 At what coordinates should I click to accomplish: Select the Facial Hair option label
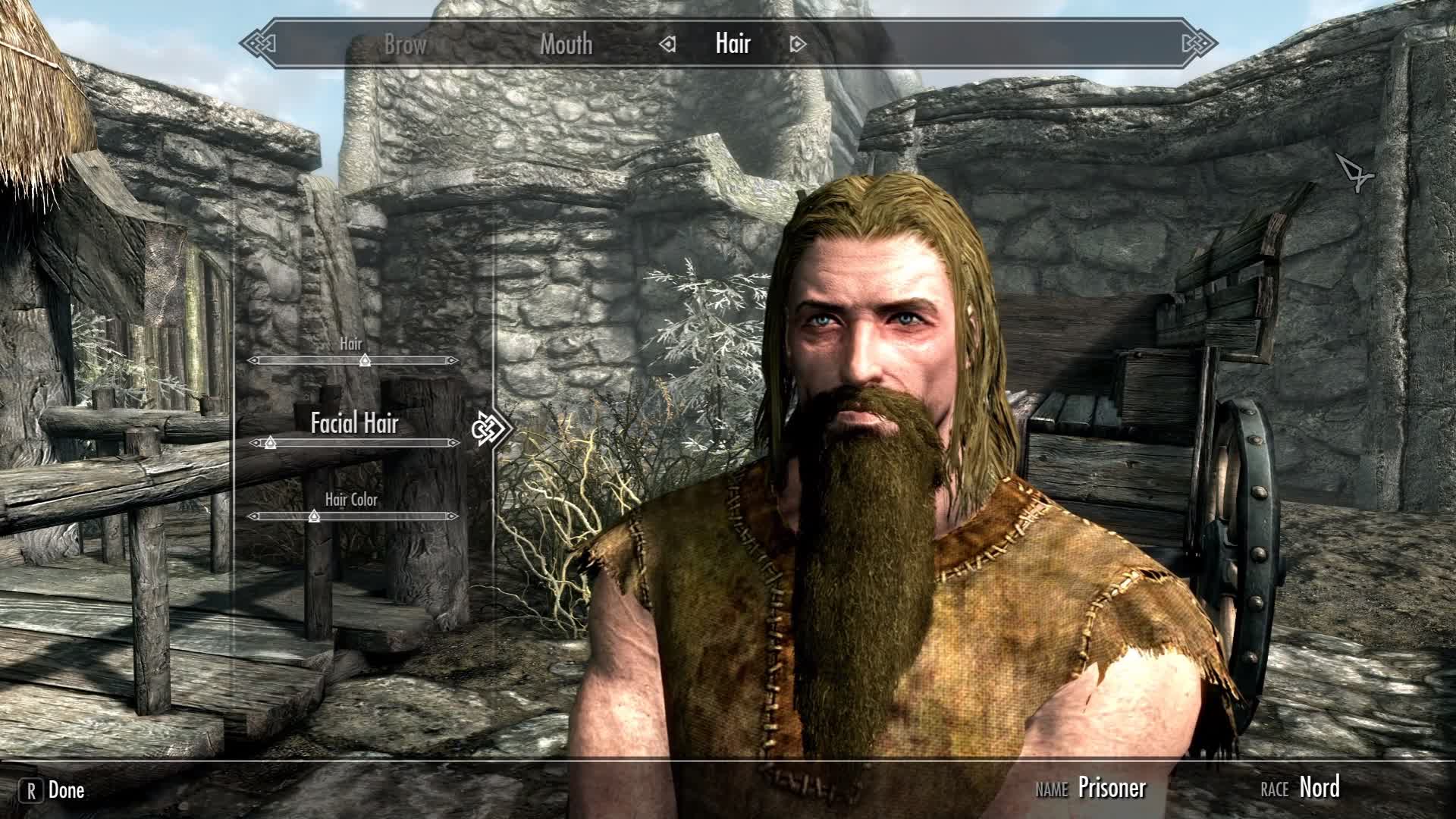tap(354, 423)
